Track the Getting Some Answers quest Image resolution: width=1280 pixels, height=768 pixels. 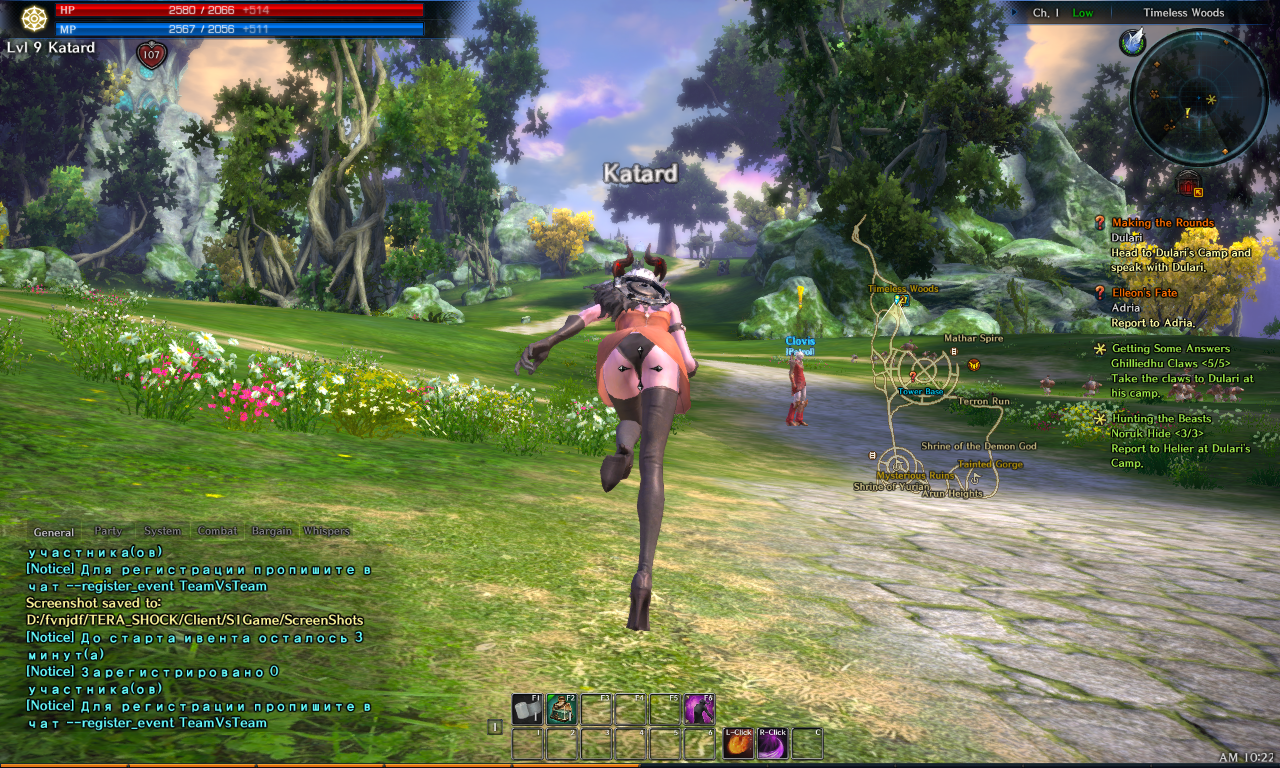1170,349
